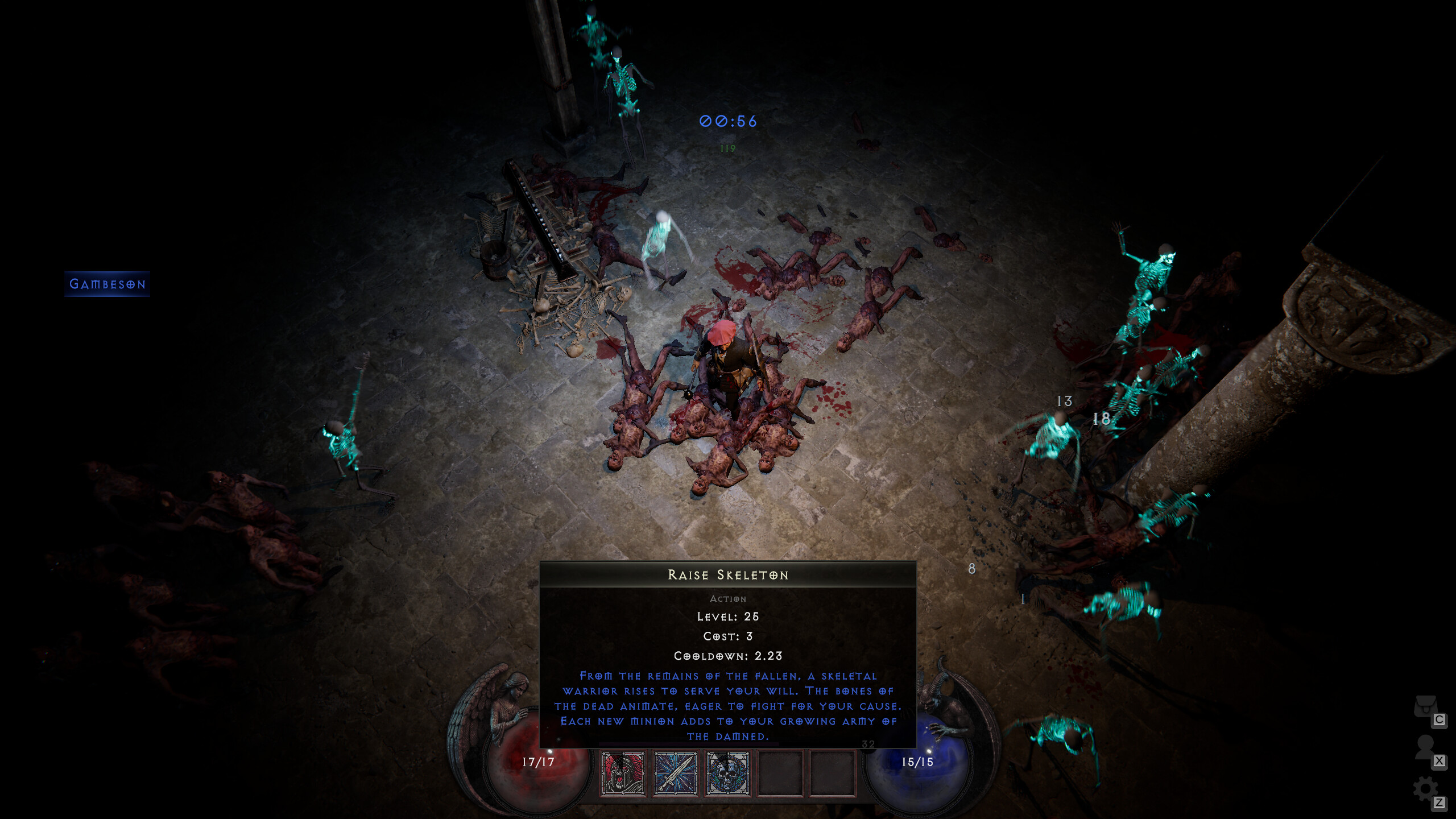
Task: Select the glowing sword skill icon
Action: pos(675,775)
